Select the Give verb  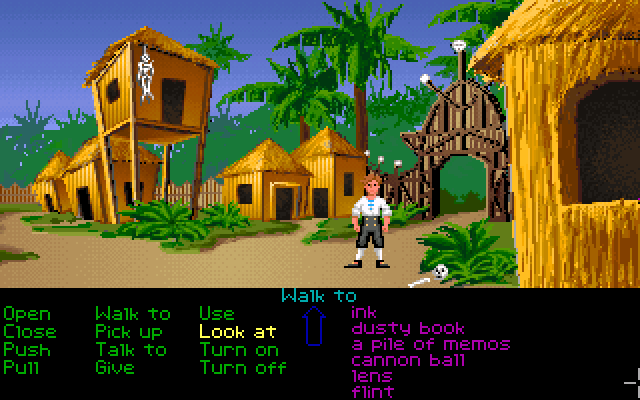pyautogui.click(x=115, y=368)
